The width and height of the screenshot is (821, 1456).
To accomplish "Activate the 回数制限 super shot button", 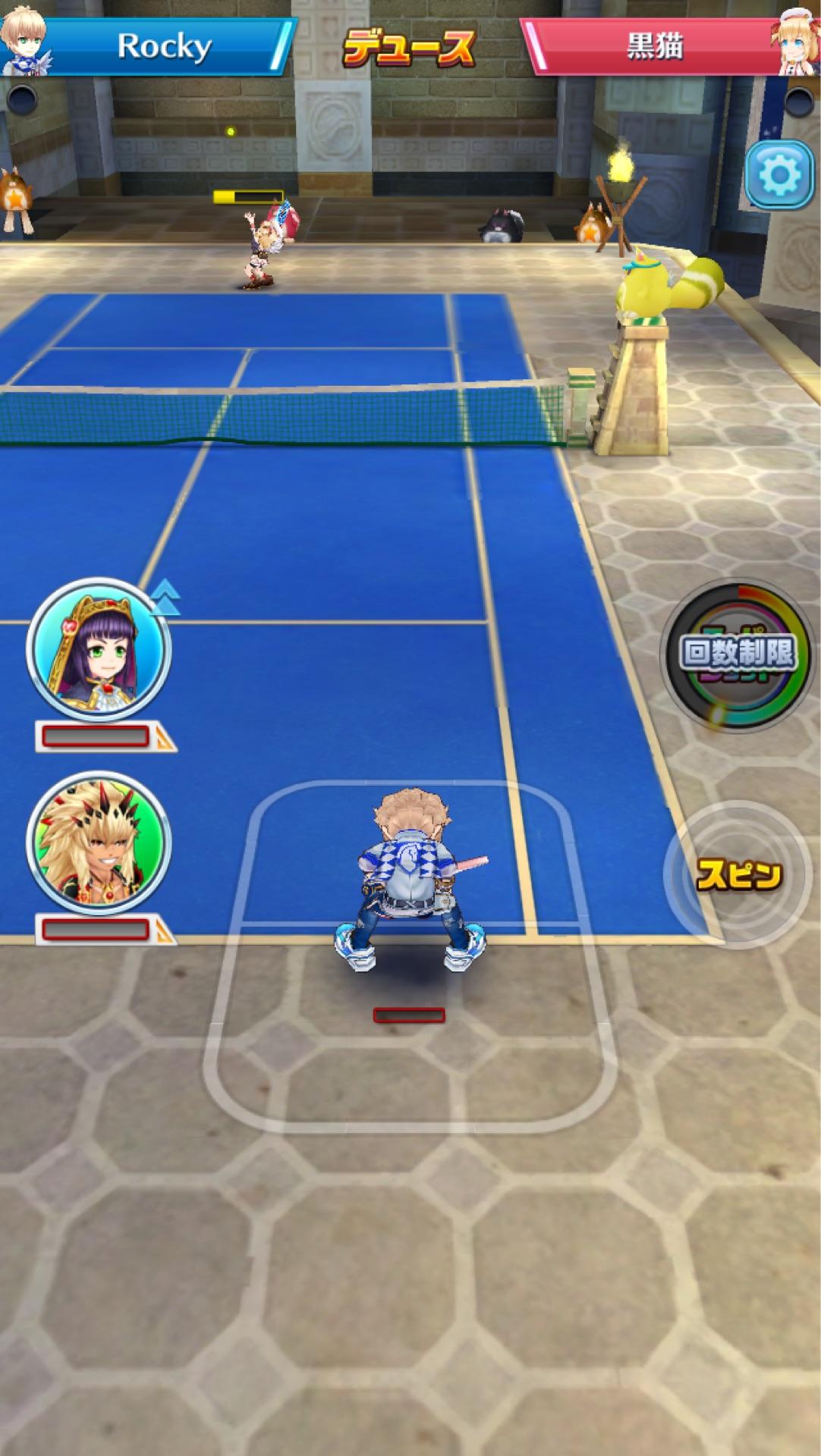I will click(738, 654).
